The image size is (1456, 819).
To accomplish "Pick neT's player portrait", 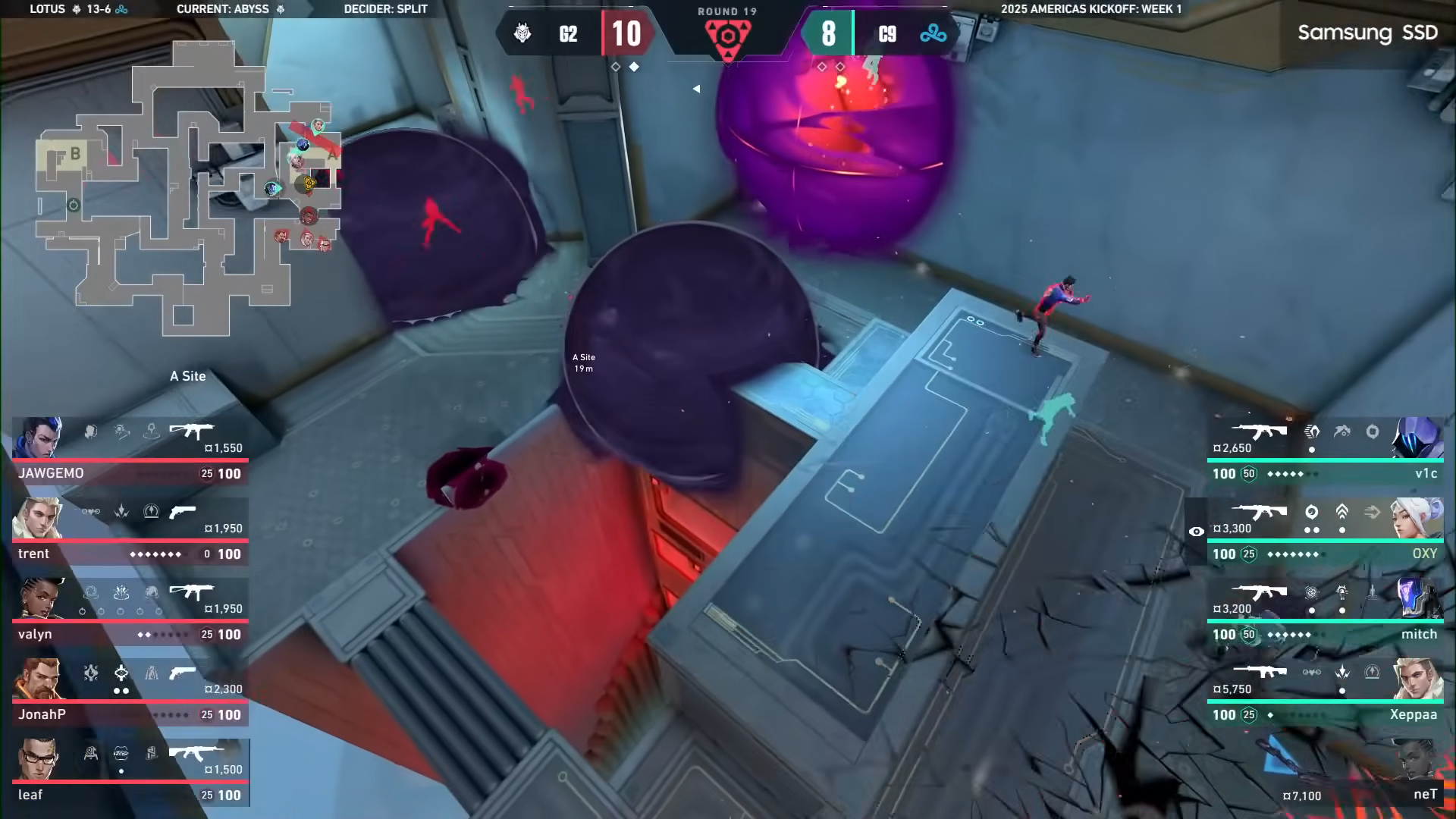I will tap(1417, 759).
